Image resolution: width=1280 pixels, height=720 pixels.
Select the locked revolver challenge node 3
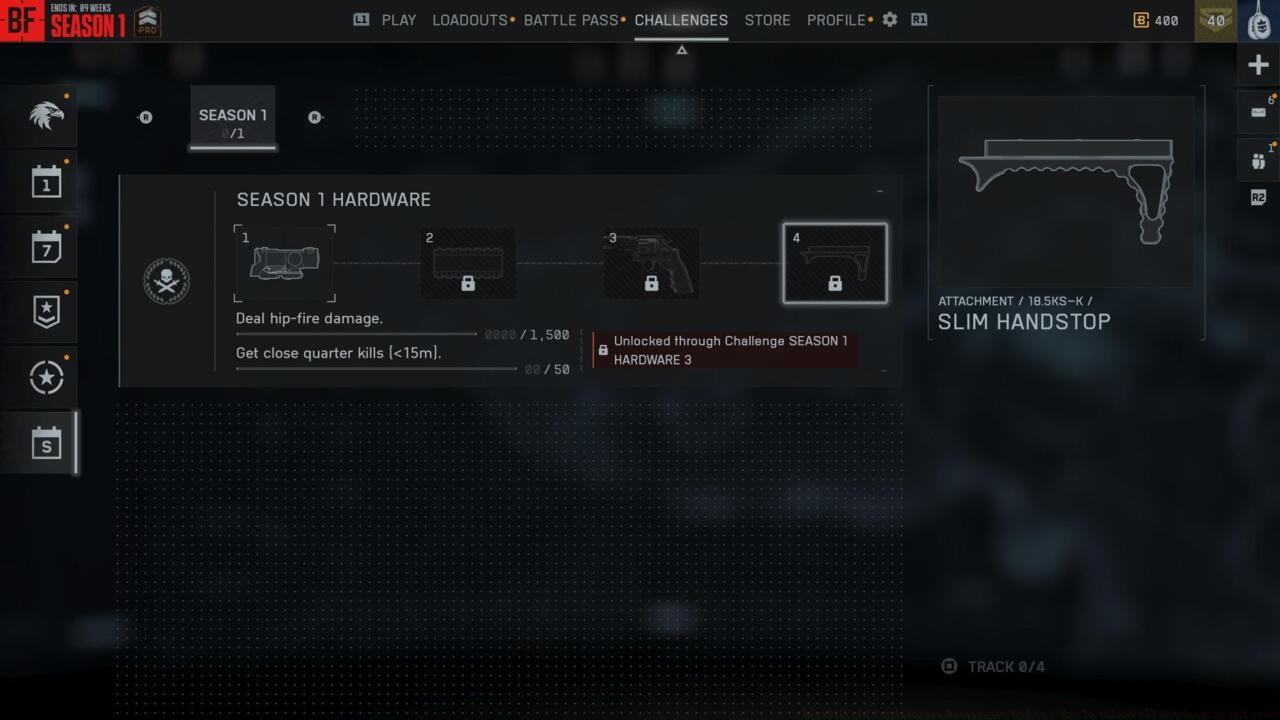click(x=651, y=263)
